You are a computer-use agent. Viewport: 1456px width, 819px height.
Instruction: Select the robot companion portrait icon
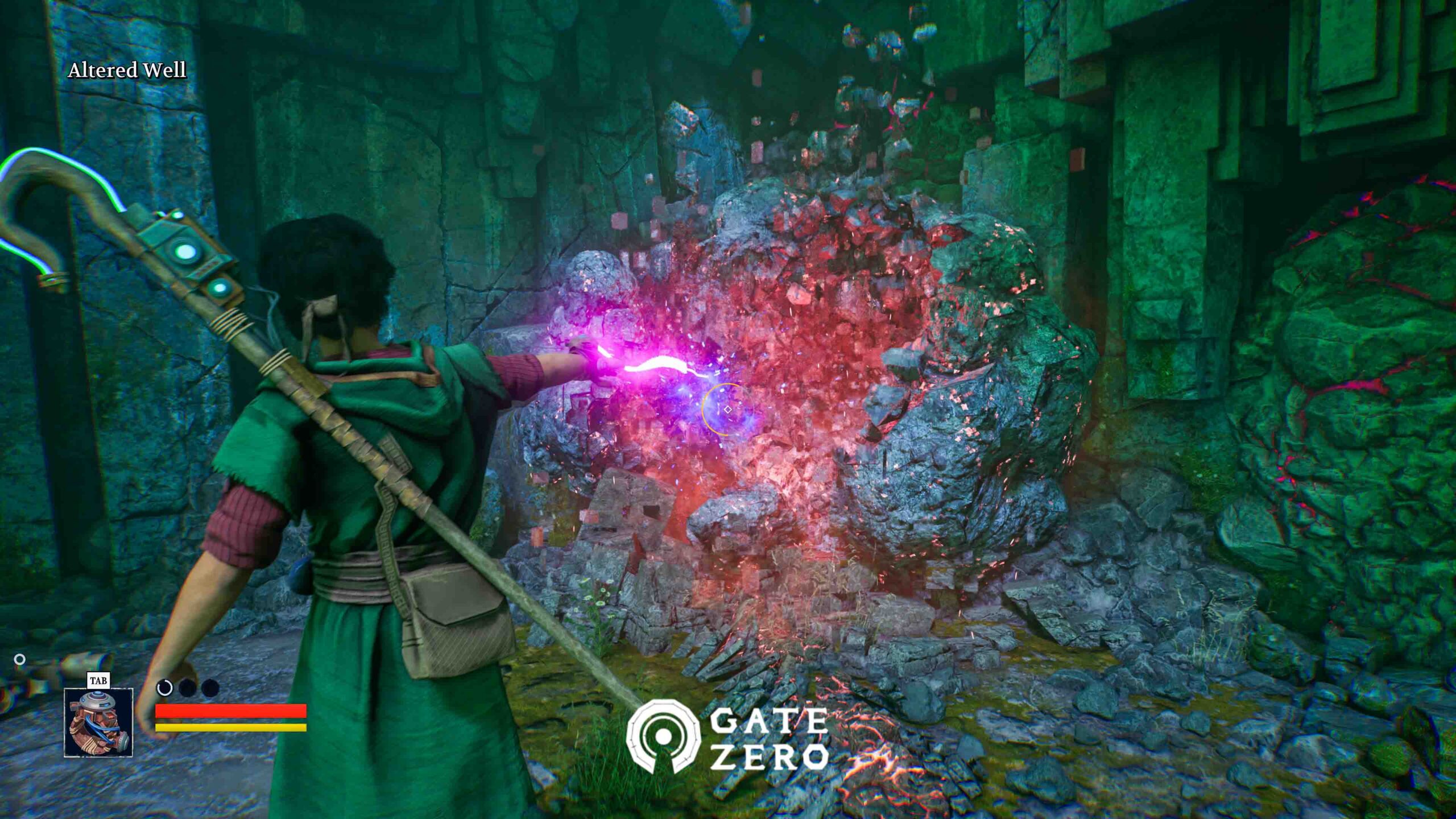click(x=98, y=722)
